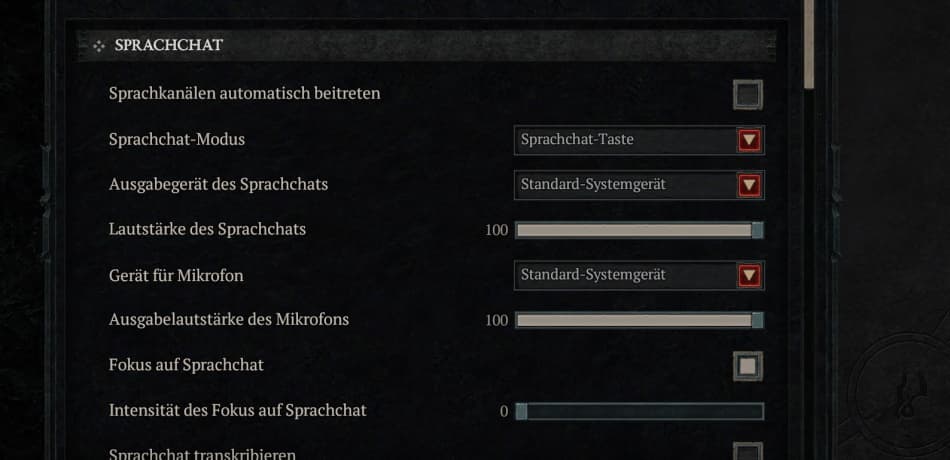Image resolution: width=950 pixels, height=460 pixels.
Task: Set Intensität des Fokus auf Sprachchat slider
Action: (x=638, y=411)
